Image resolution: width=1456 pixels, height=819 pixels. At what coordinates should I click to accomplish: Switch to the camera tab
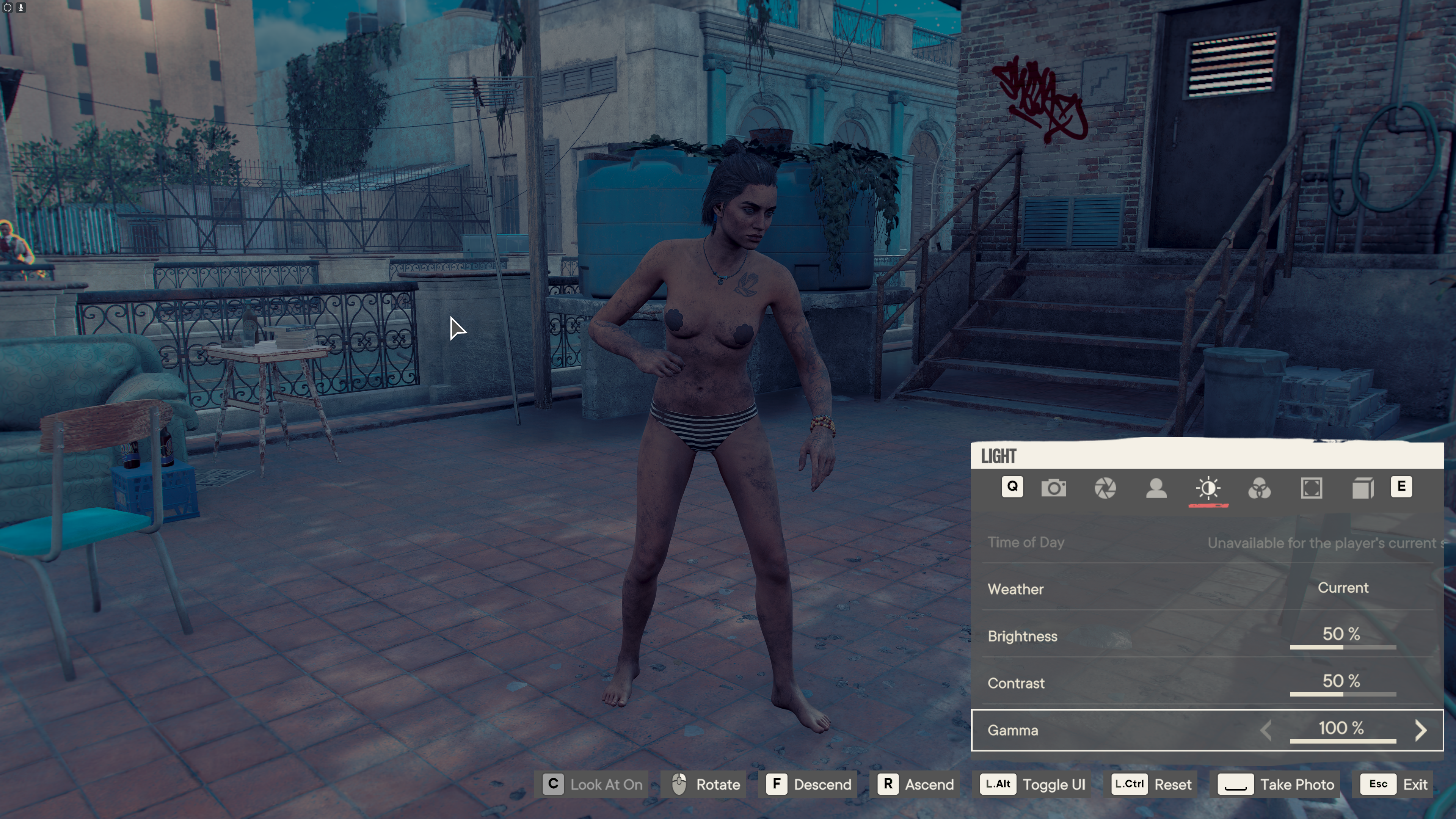[x=1054, y=488]
